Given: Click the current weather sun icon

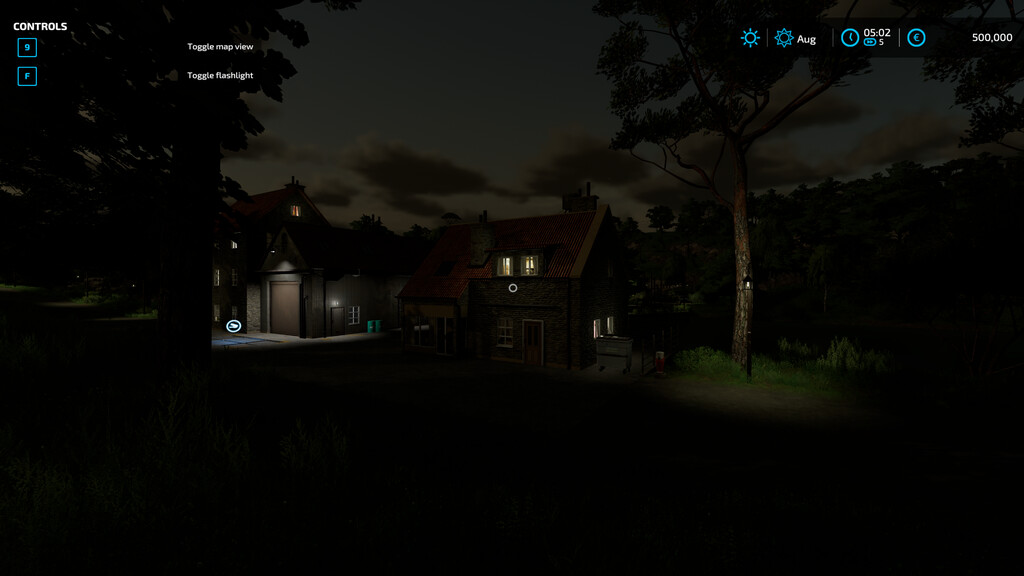Looking at the screenshot, I should coord(750,38).
